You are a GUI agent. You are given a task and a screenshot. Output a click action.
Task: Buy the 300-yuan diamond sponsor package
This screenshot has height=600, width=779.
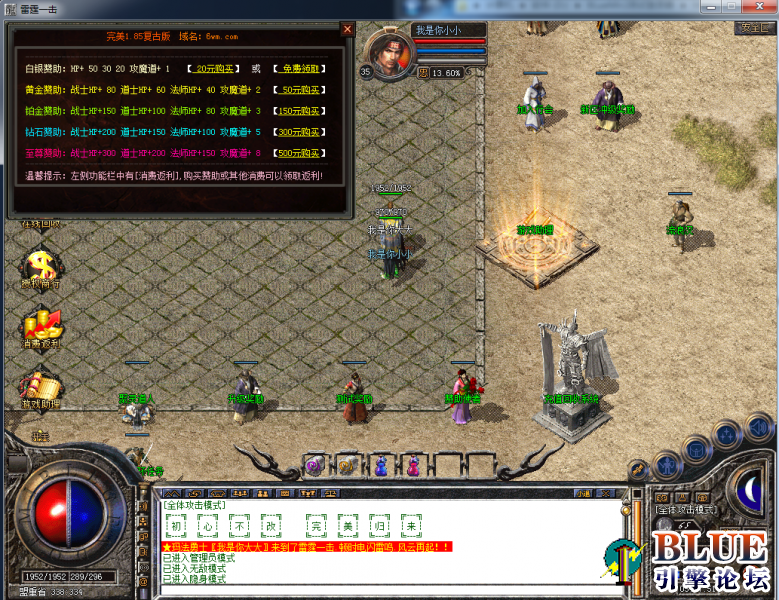tap(297, 132)
